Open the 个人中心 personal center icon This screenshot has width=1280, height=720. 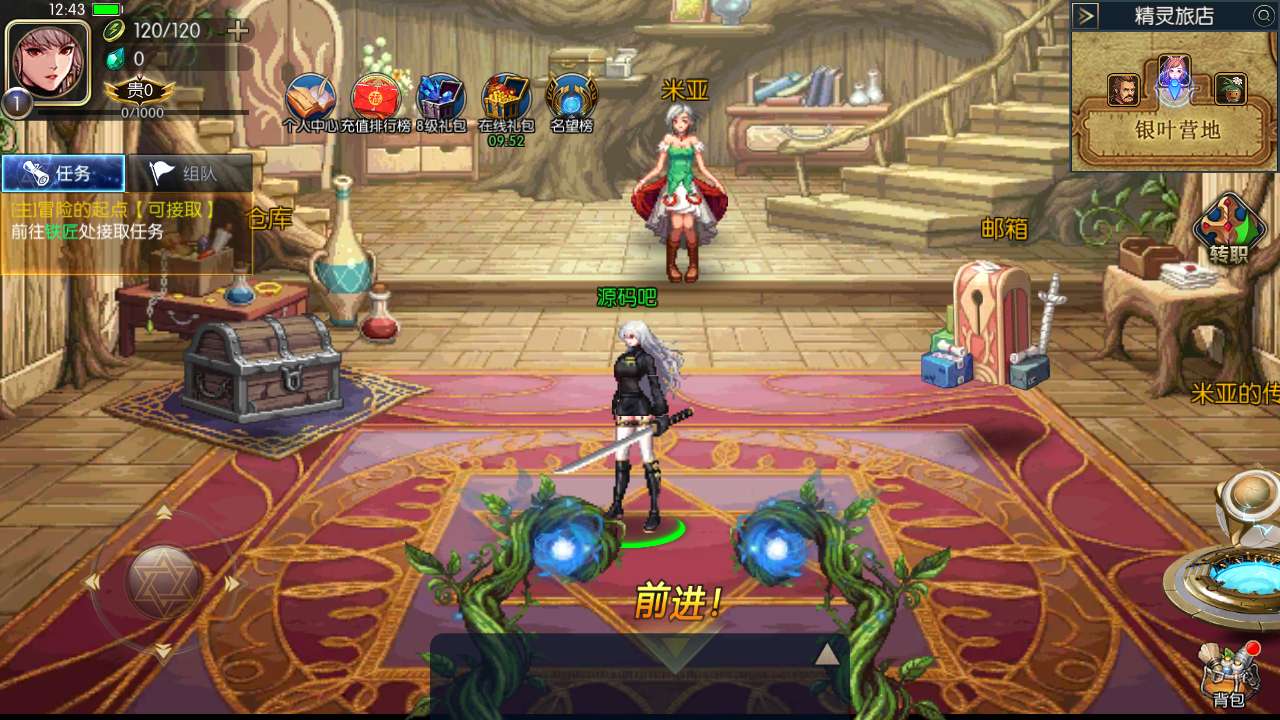(310, 99)
